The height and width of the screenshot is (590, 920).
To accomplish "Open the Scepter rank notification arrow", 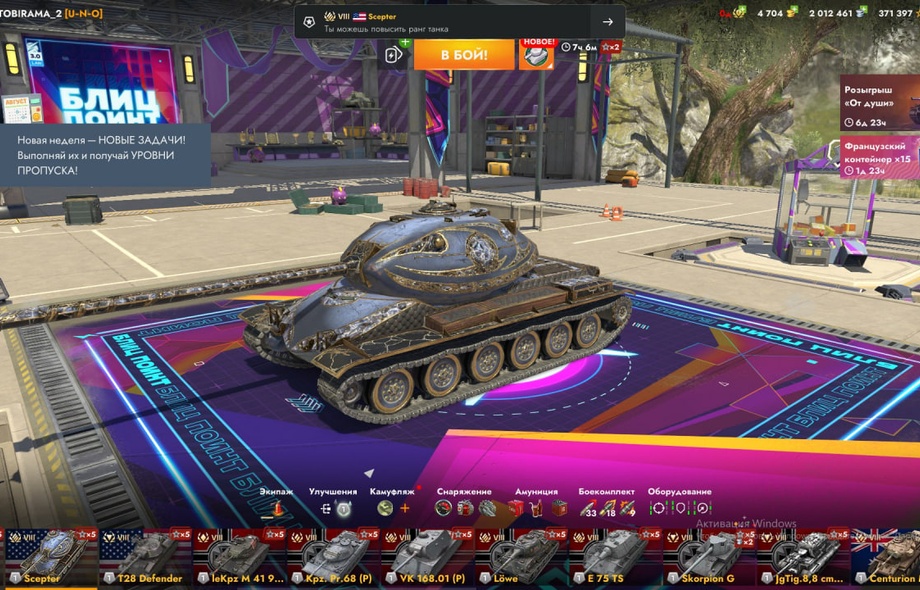I will click(x=607, y=22).
